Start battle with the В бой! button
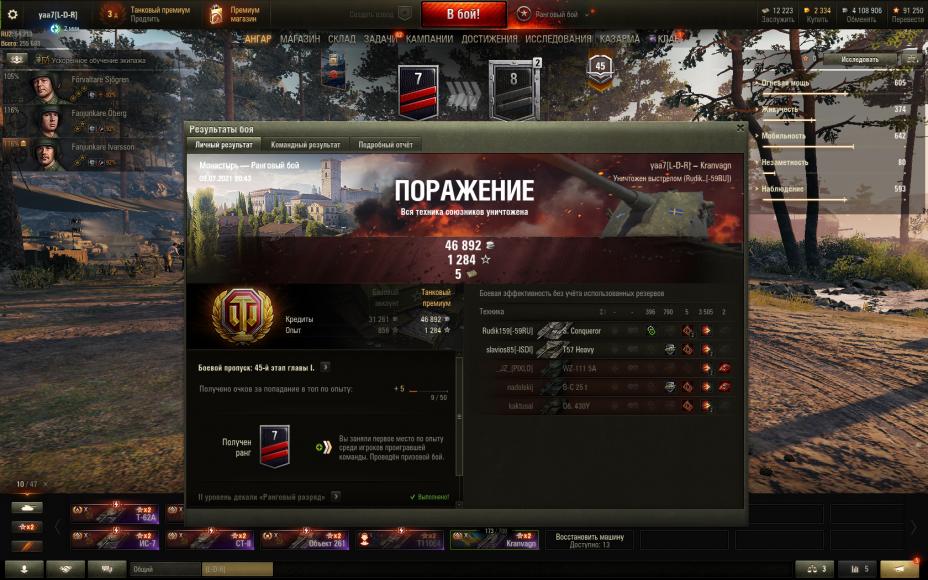 [463, 14]
